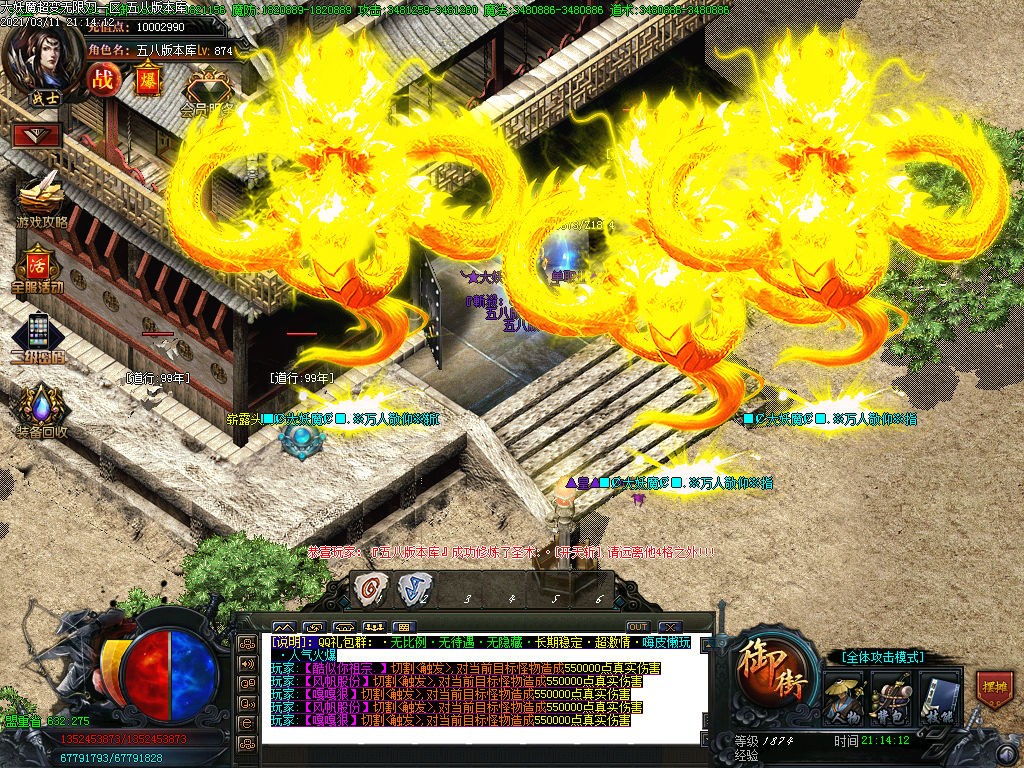Open the 全服活动 server events icon

click(x=38, y=266)
